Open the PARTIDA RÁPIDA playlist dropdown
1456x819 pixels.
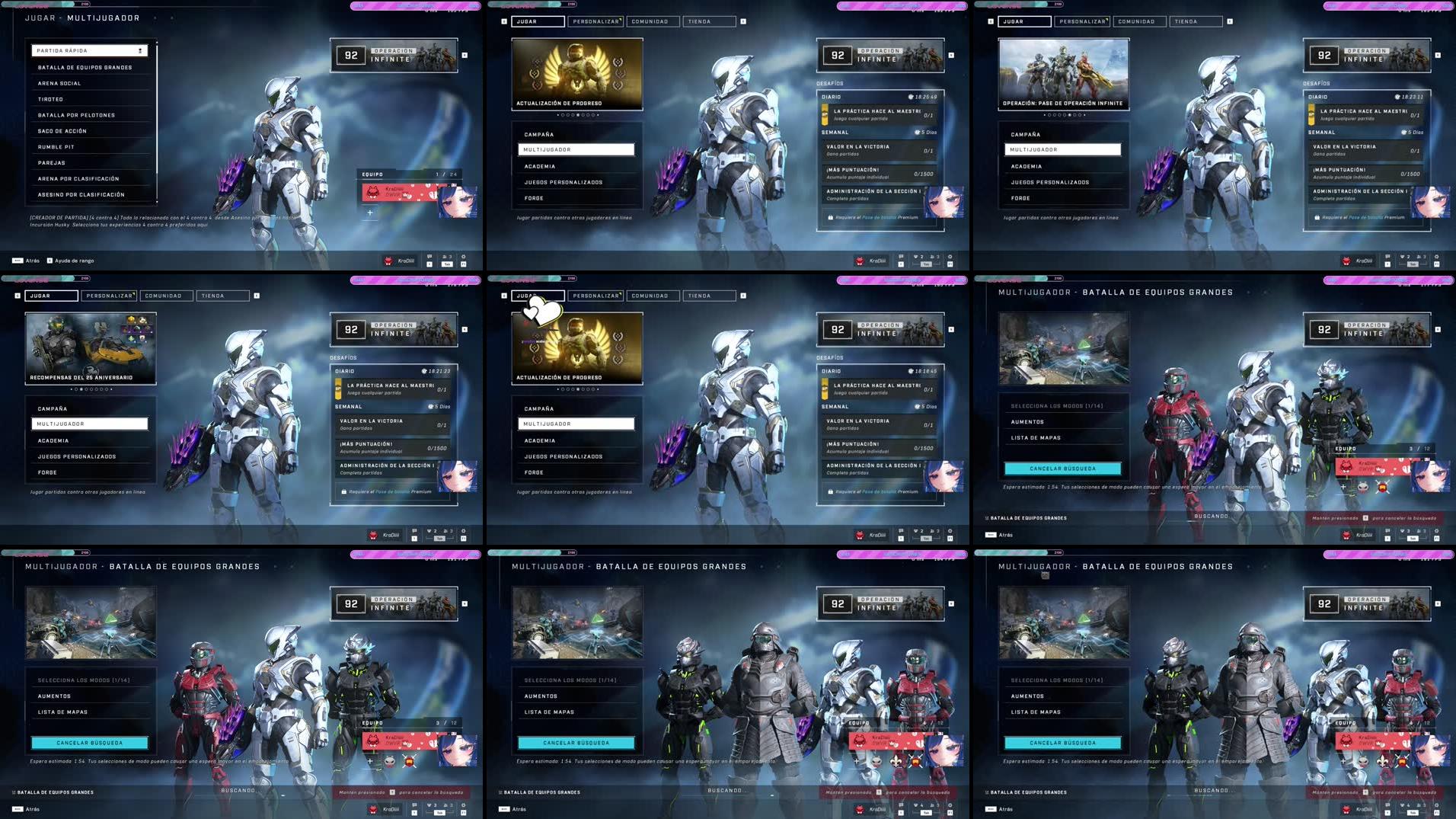pos(90,50)
